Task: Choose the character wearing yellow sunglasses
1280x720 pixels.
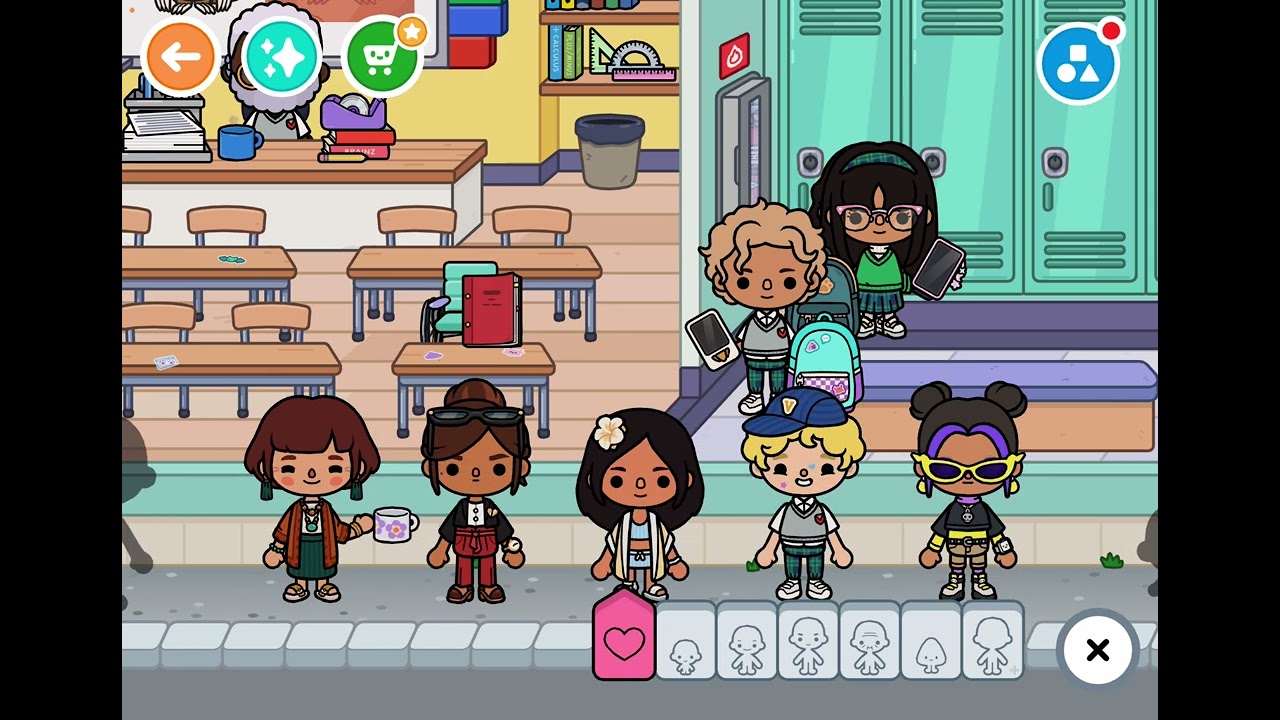Action: 967,495
